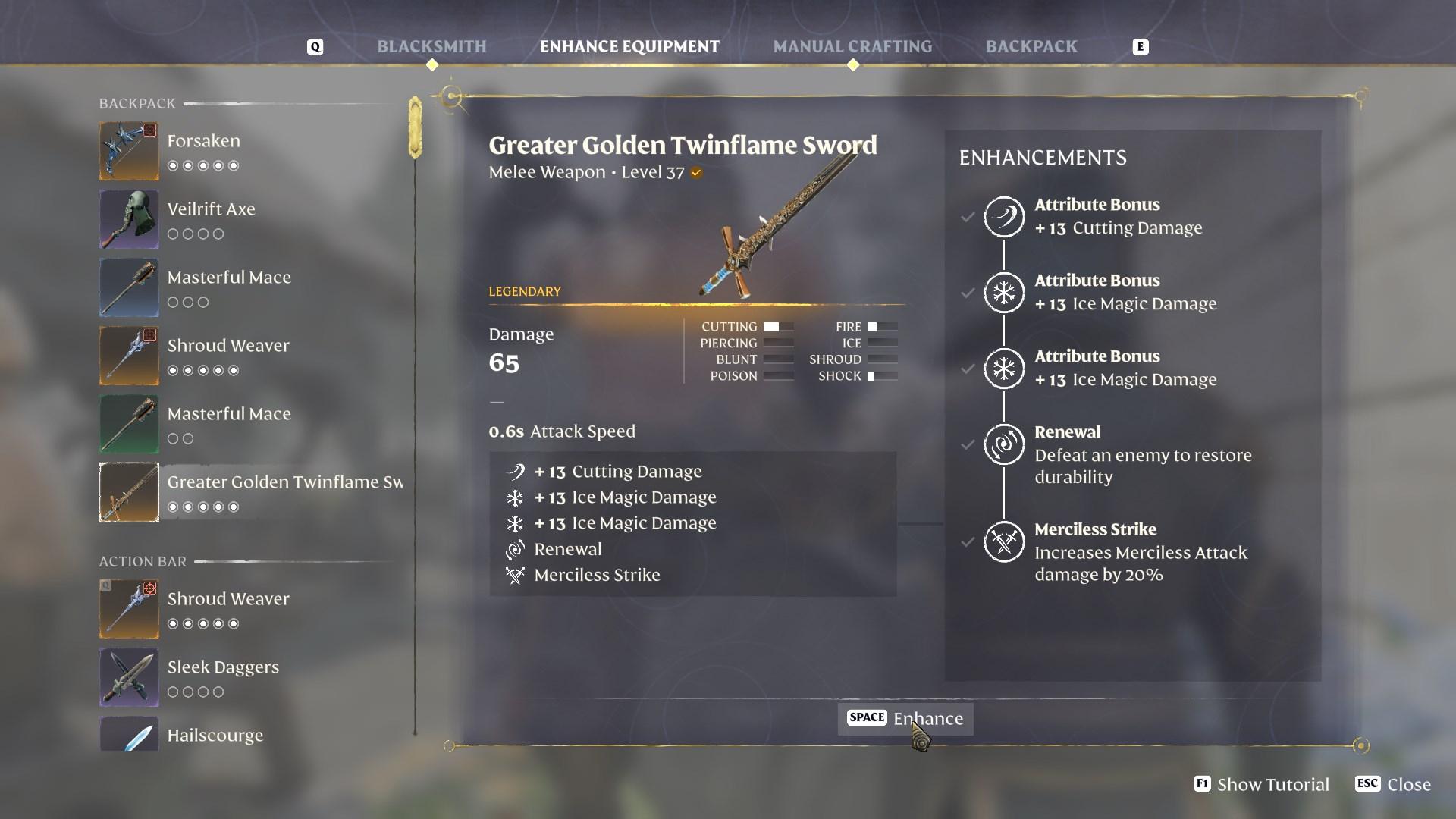1456x819 pixels.
Task: Switch to the Blacksmith tab
Action: [431, 47]
